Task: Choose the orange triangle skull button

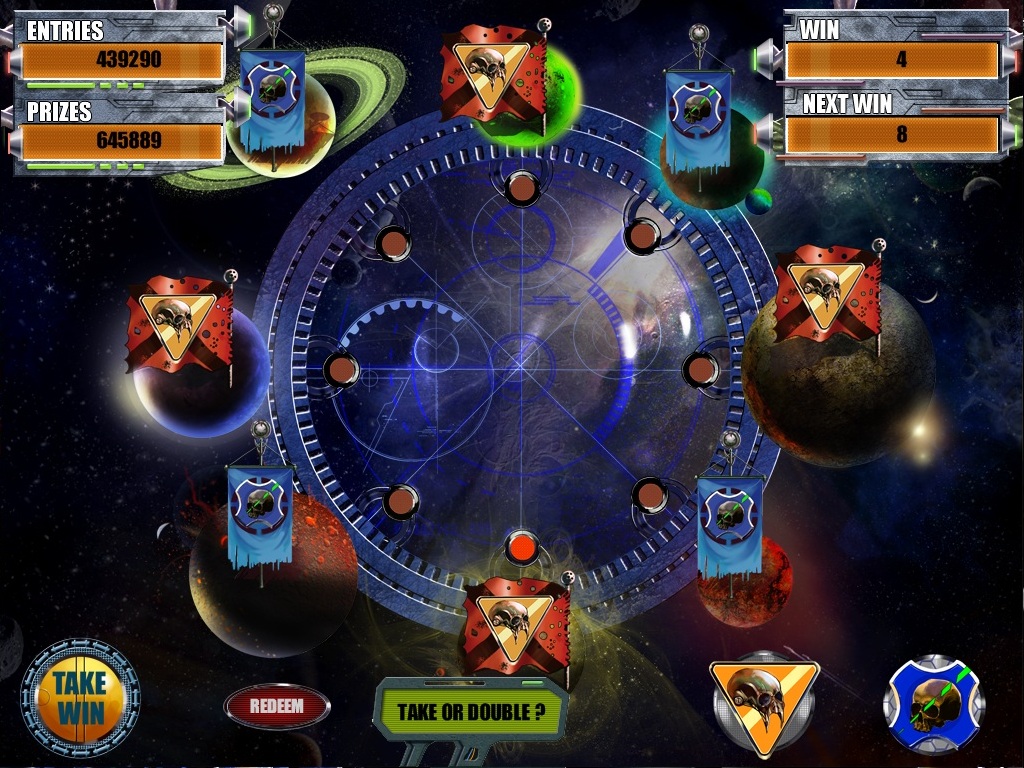Action: coord(764,702)
